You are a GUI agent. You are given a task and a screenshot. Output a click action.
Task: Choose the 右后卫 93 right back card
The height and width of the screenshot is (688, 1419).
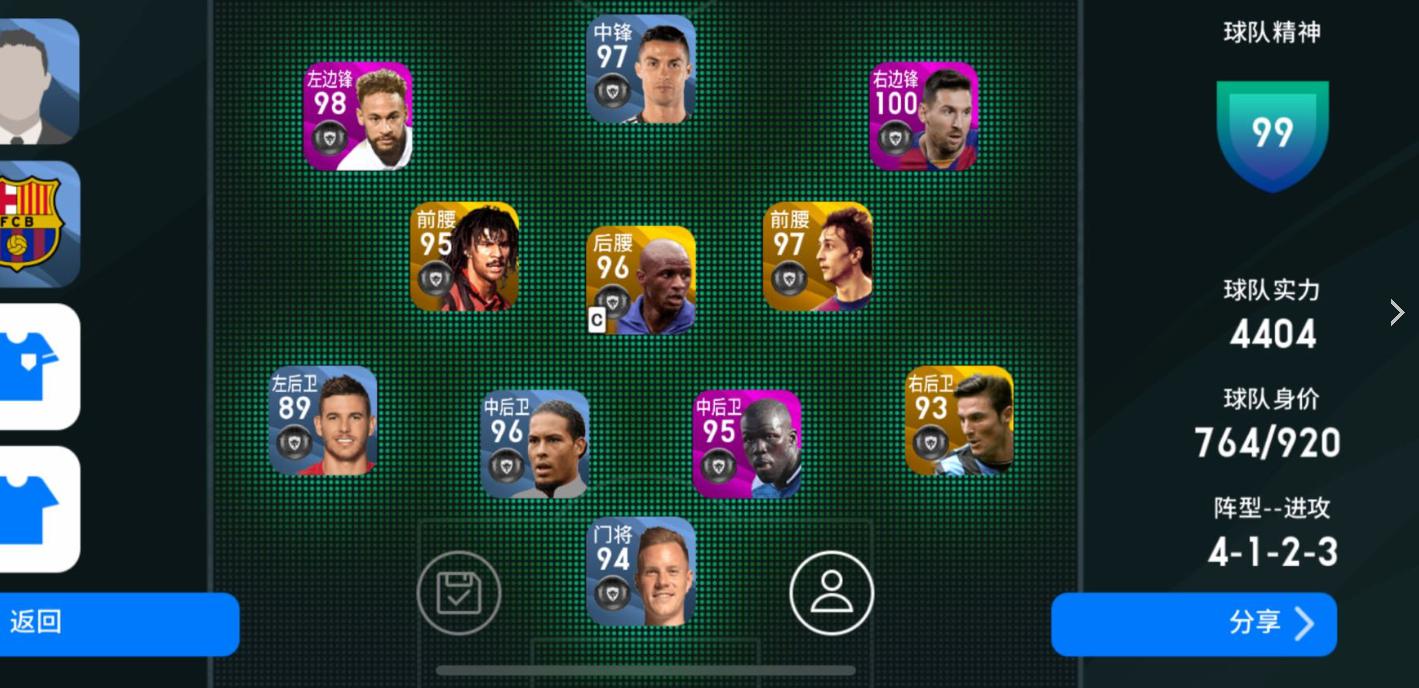pyautogui.click(x=959, y=420)
